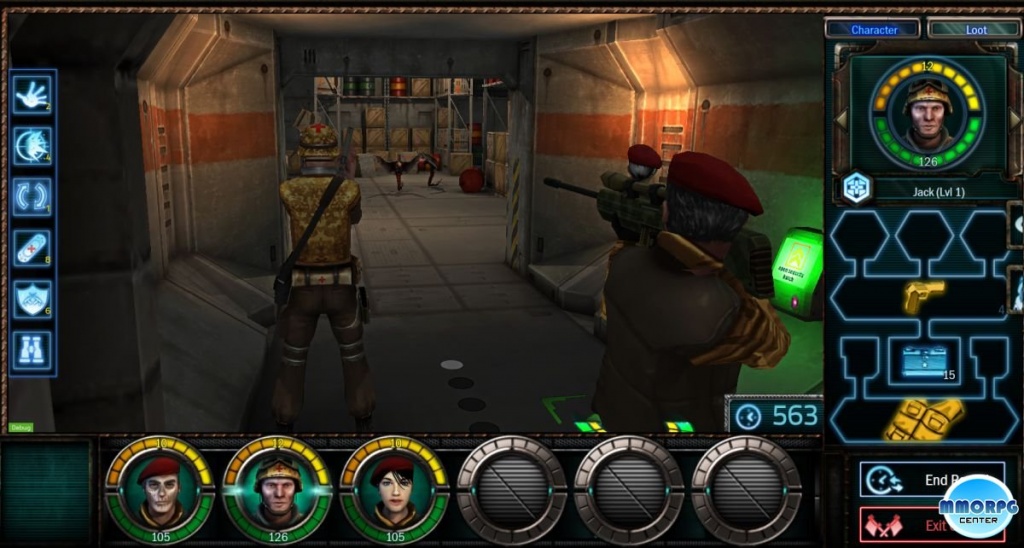Click the Debug button
The image size is (1024, 548).
pos(19,427)
